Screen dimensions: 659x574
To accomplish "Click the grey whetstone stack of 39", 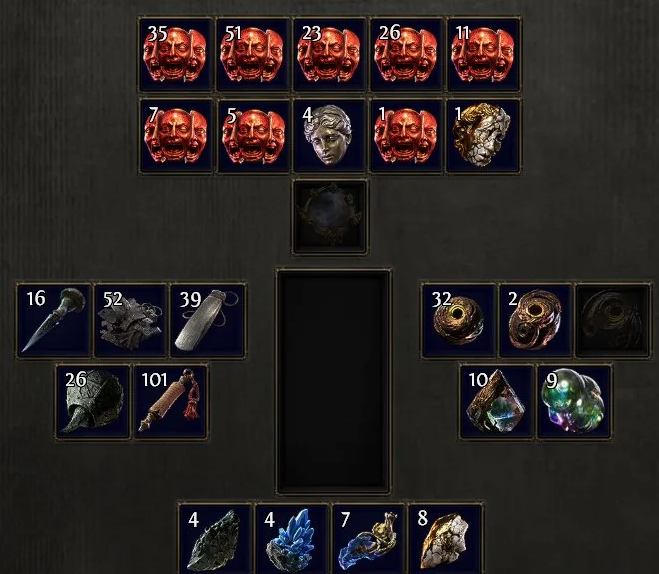I will 207,320.
